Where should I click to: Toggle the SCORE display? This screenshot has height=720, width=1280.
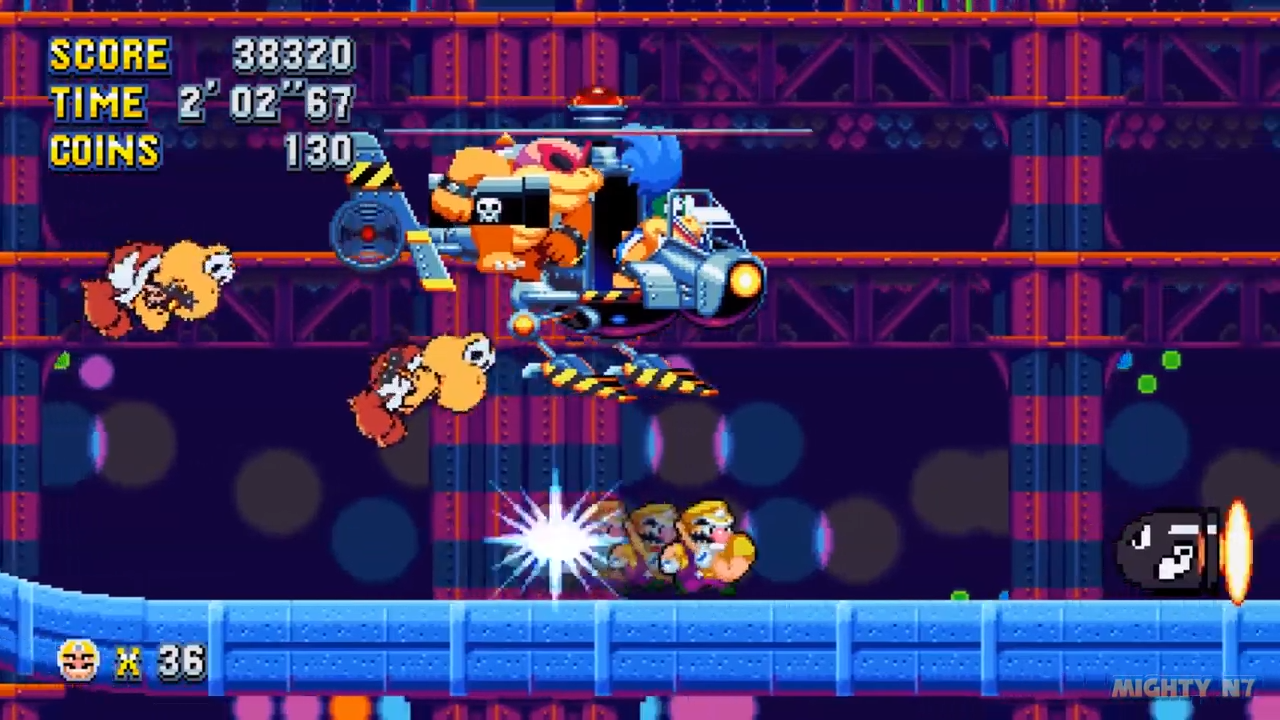pyautogui.click(x=108, y=55)
